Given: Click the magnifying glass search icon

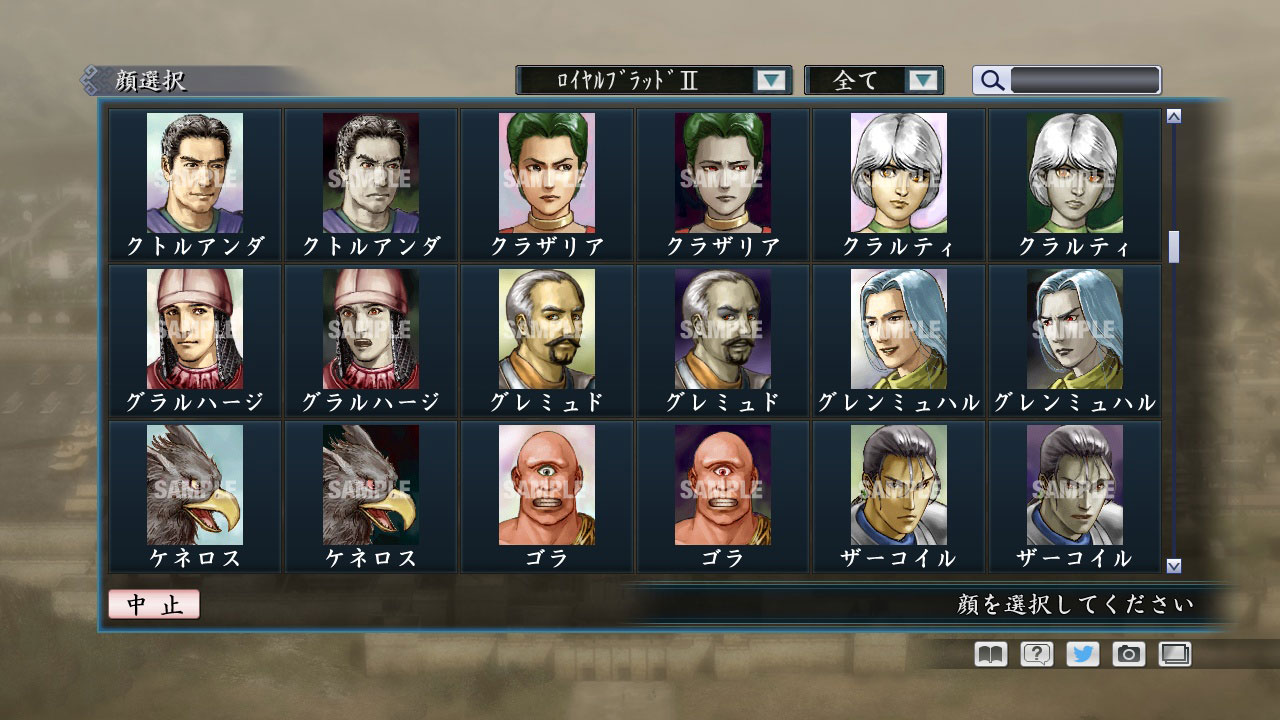Looking at the screenshot, I should click(x=991, y=80).
